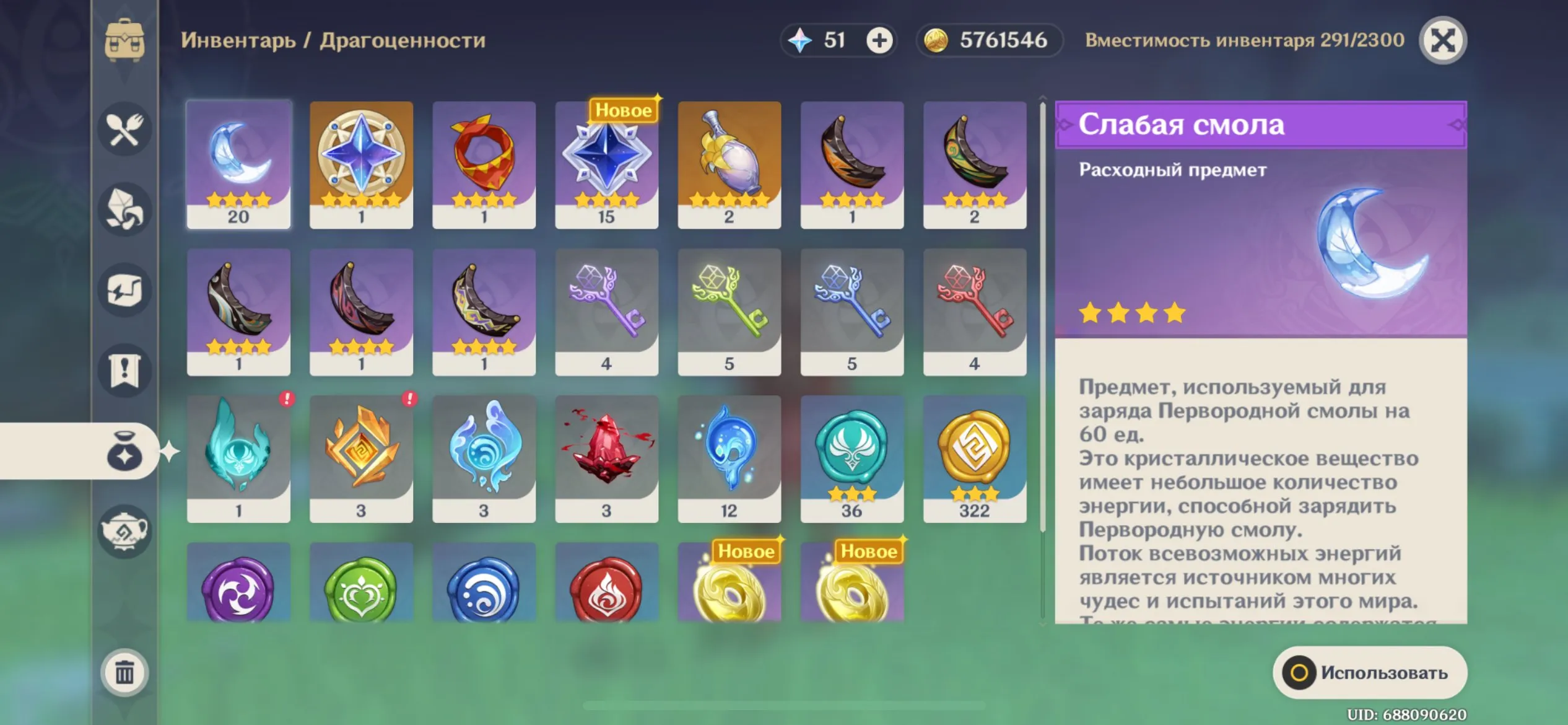Select the red bandana item slot
The width and height of the screenshot is (1568, 725).
click(x=484, y=165)
